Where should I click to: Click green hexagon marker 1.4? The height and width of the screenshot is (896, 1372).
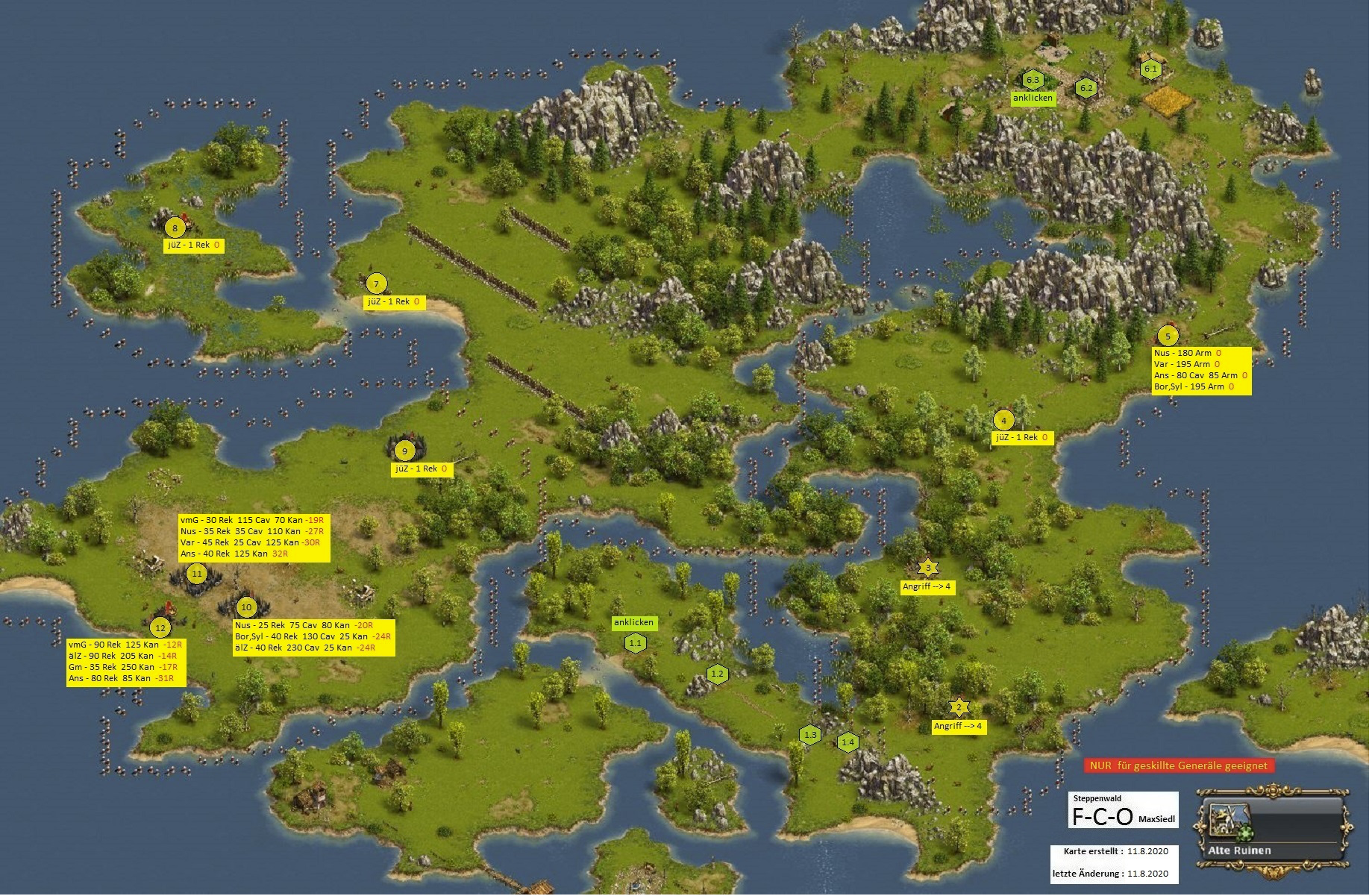click(x=848, y=742)
